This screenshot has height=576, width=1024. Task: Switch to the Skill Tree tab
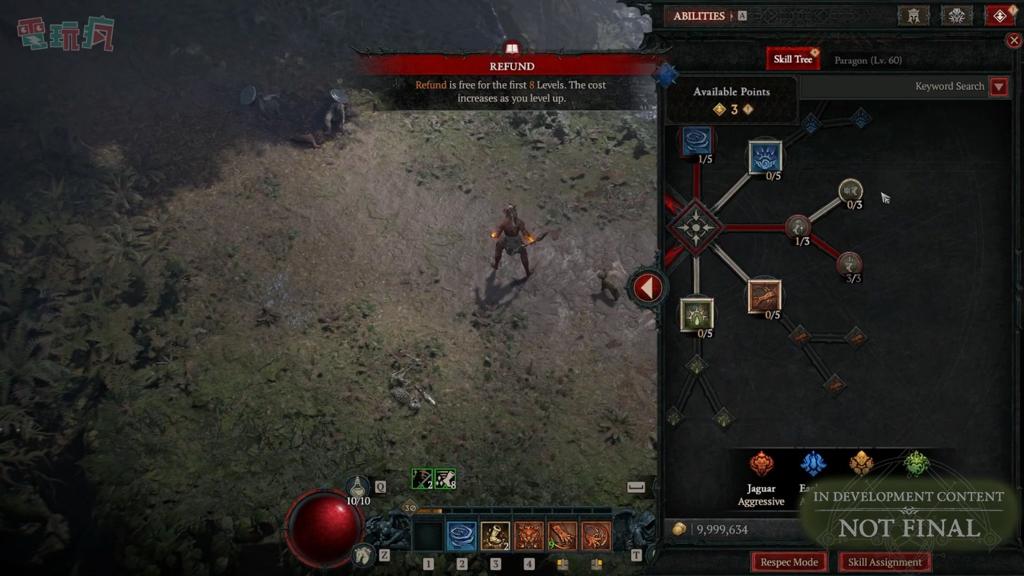click(x=793, y=60)
